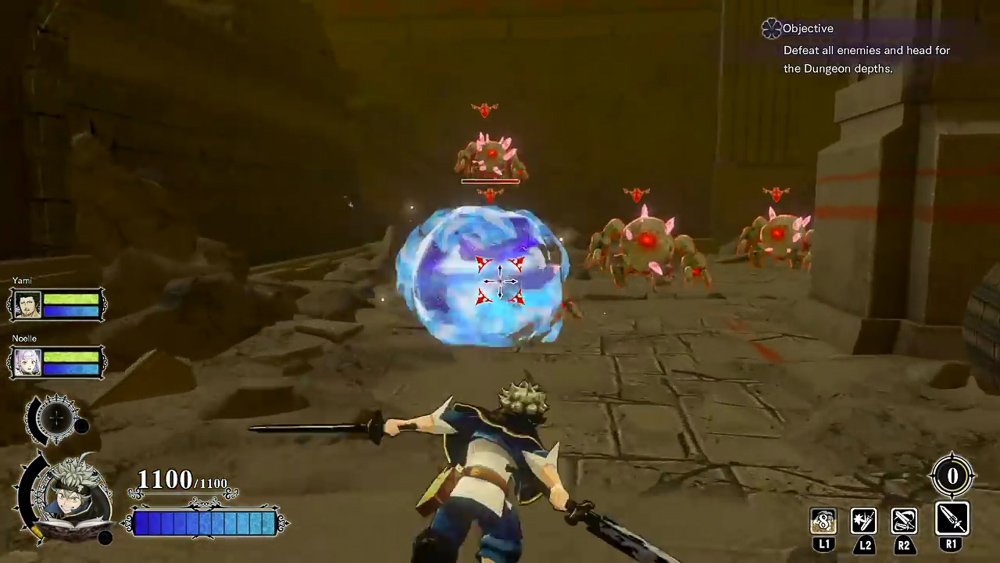Use the sword burst strike skill
Screen dimensions: 1000x563
(863, 520)
